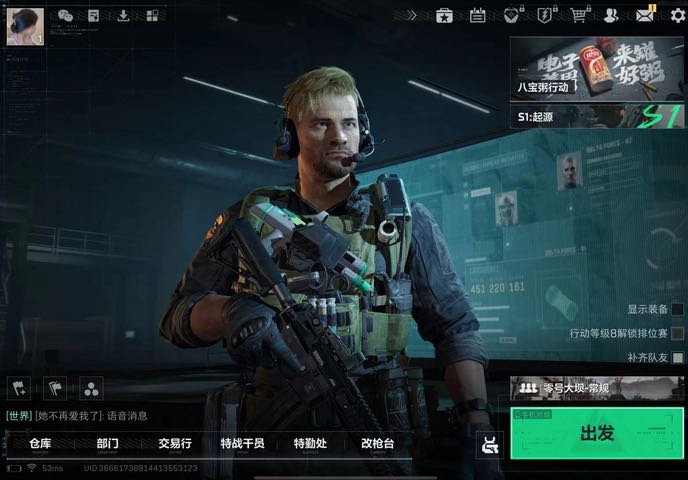
Task: Open the WeChat icon
Action: (66, 15)
